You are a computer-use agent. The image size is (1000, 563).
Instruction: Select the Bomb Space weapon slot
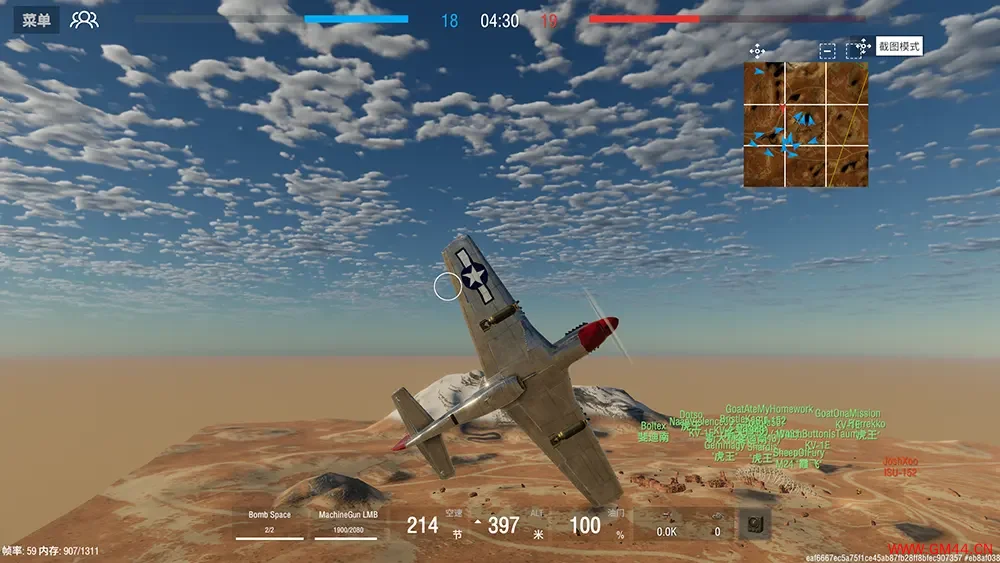point(269,521)
